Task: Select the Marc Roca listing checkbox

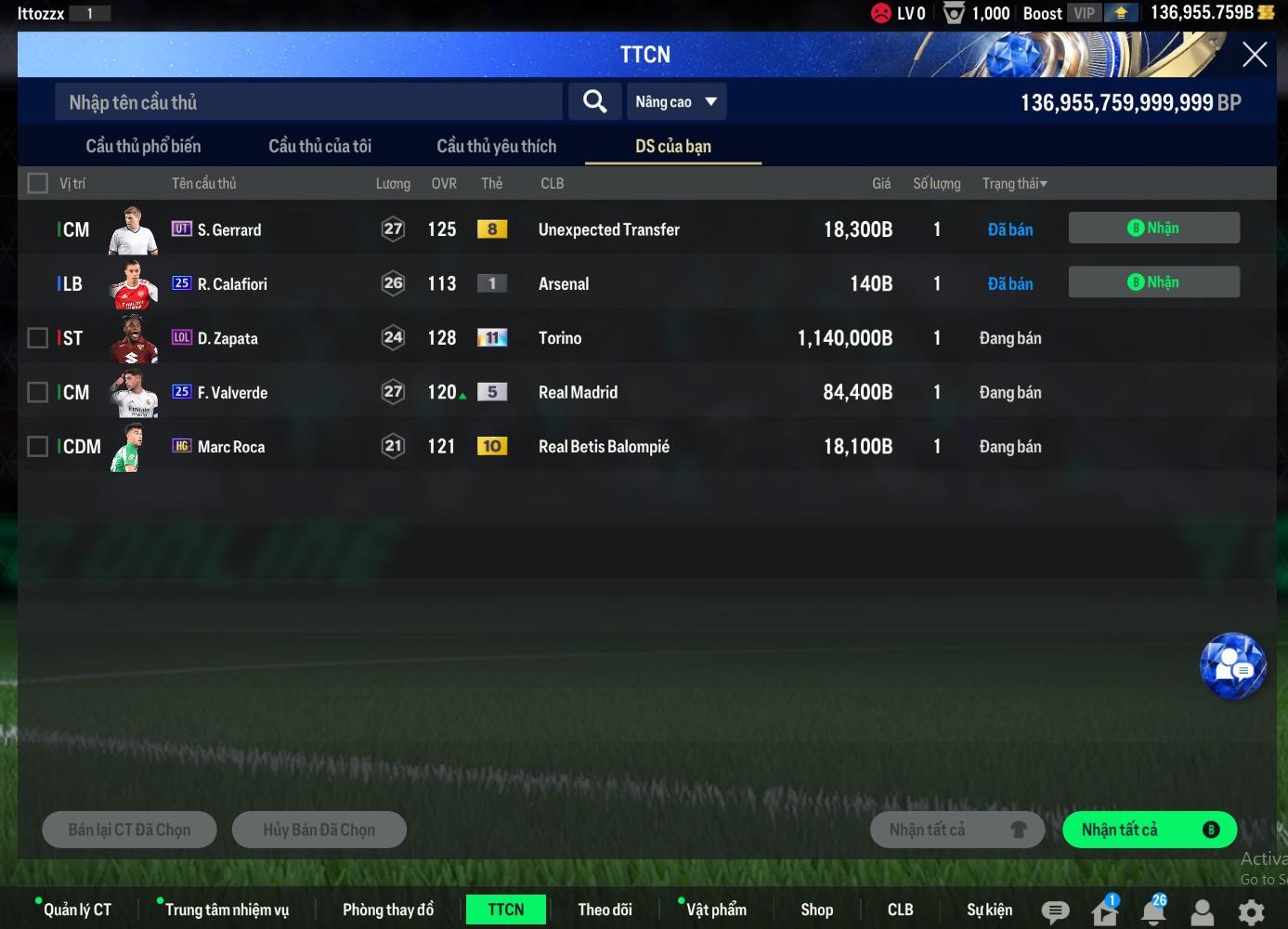Action: click(x=38, y=447)
